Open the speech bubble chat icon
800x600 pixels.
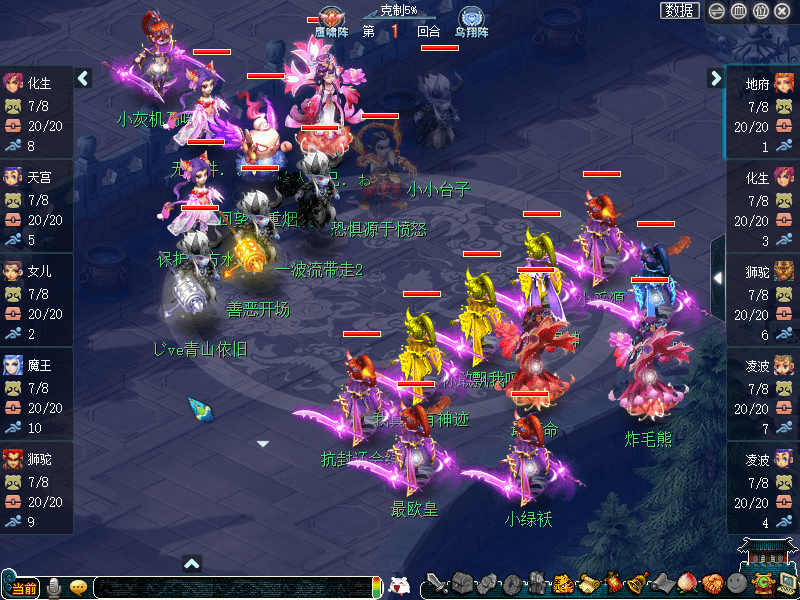pyautogui.click(x=79, y=588)
